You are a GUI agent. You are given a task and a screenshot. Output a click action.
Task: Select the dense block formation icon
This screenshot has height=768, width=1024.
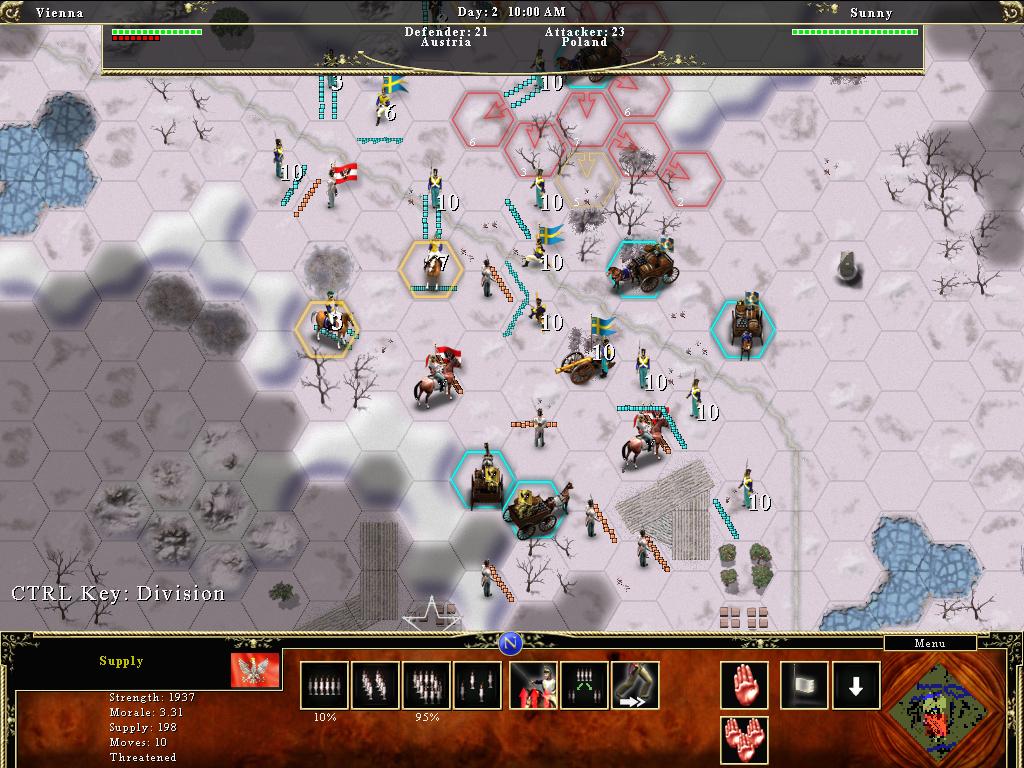[x=426, y=685]
